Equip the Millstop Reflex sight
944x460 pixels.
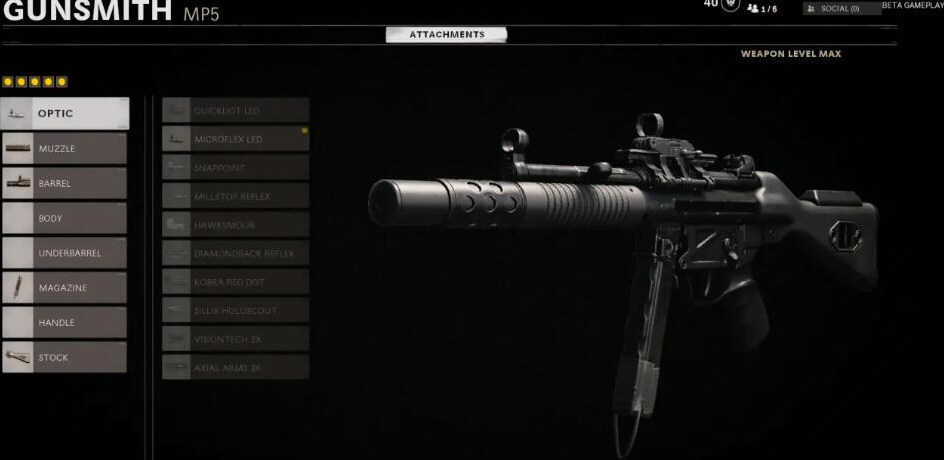pos(236,196)
